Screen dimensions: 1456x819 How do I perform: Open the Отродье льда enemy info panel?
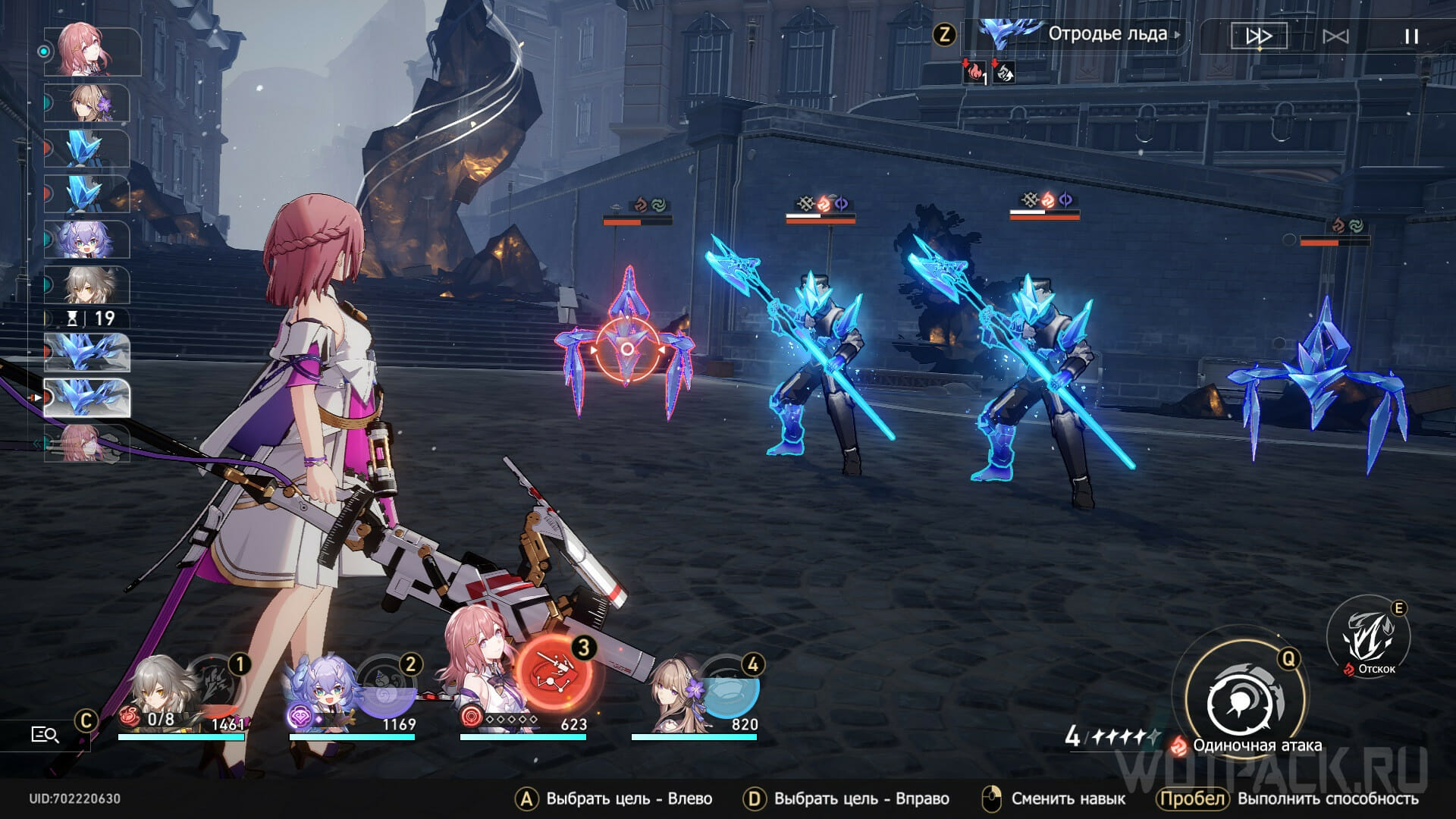pyautogui.click(x=1106, y=34)
